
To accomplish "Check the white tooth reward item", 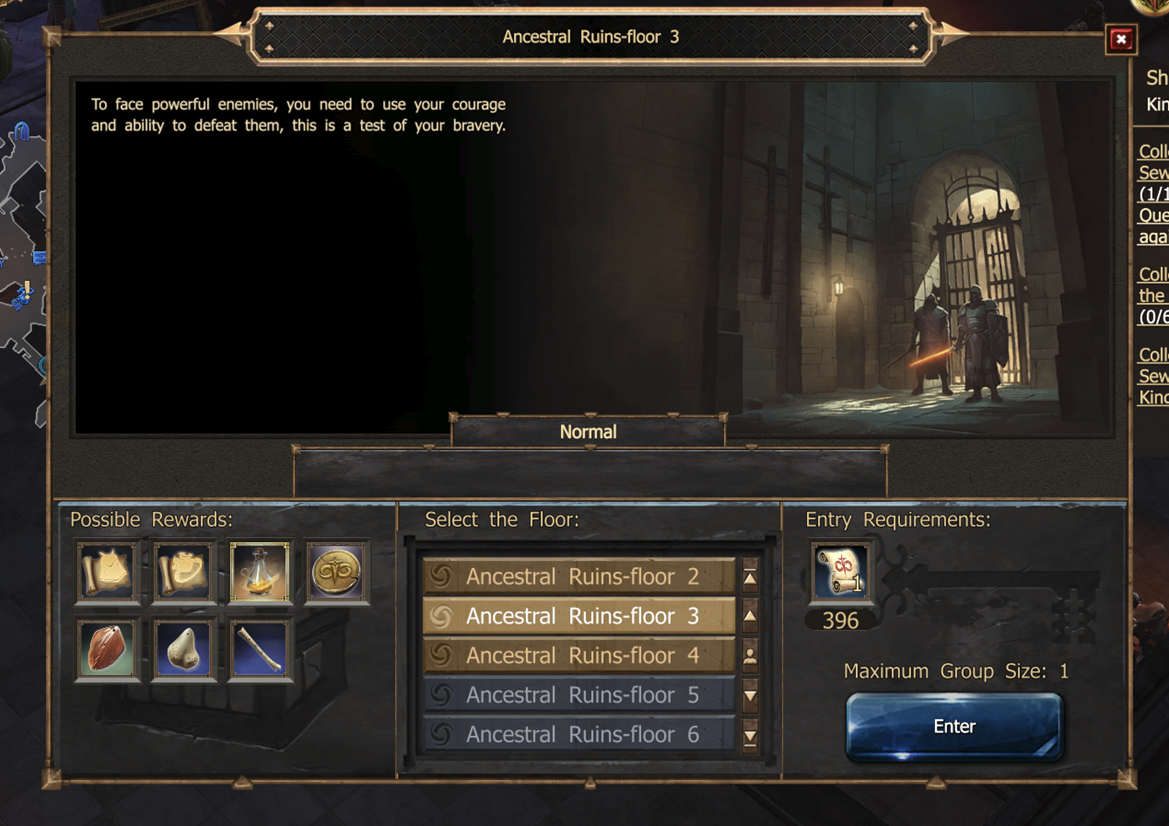I will click(x=184, y=649).
